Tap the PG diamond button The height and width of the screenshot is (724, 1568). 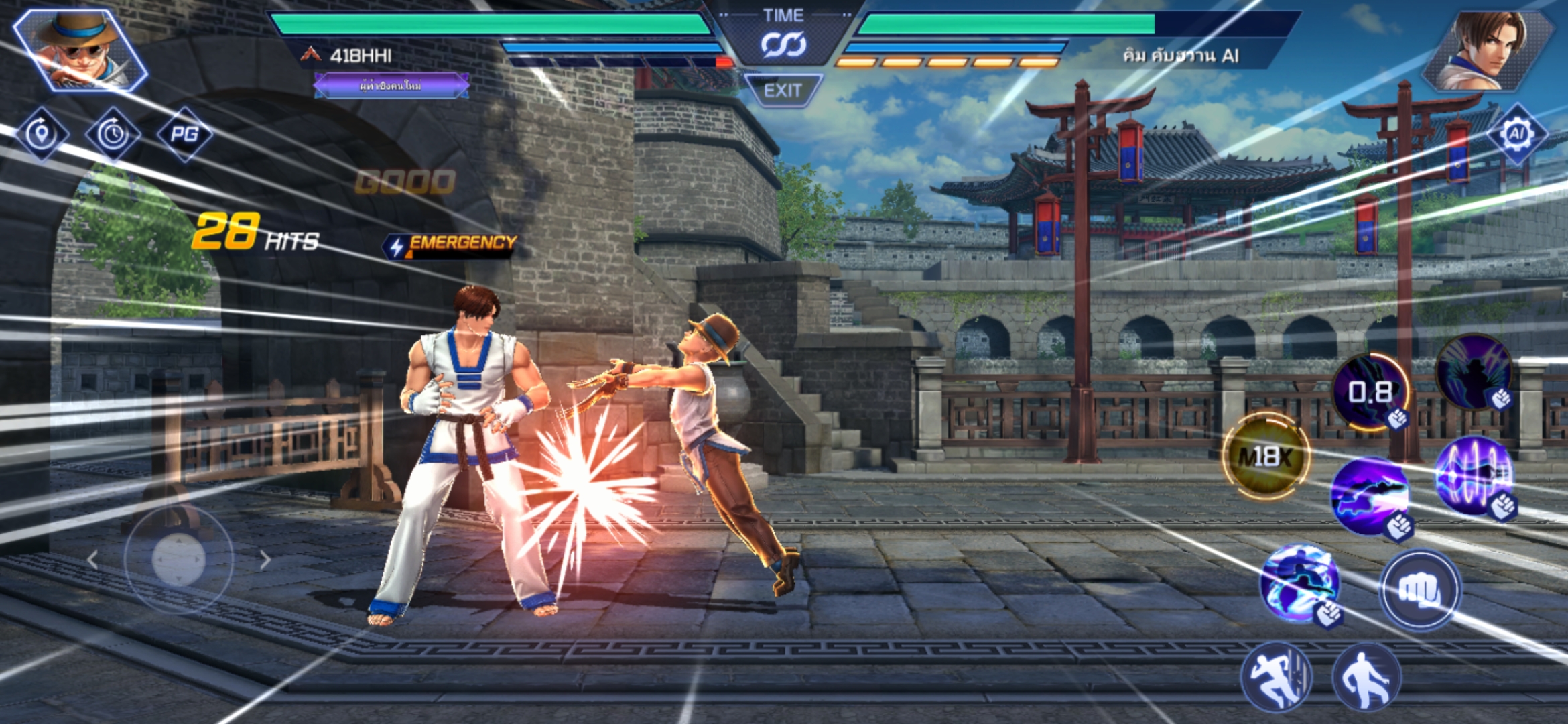184,134
